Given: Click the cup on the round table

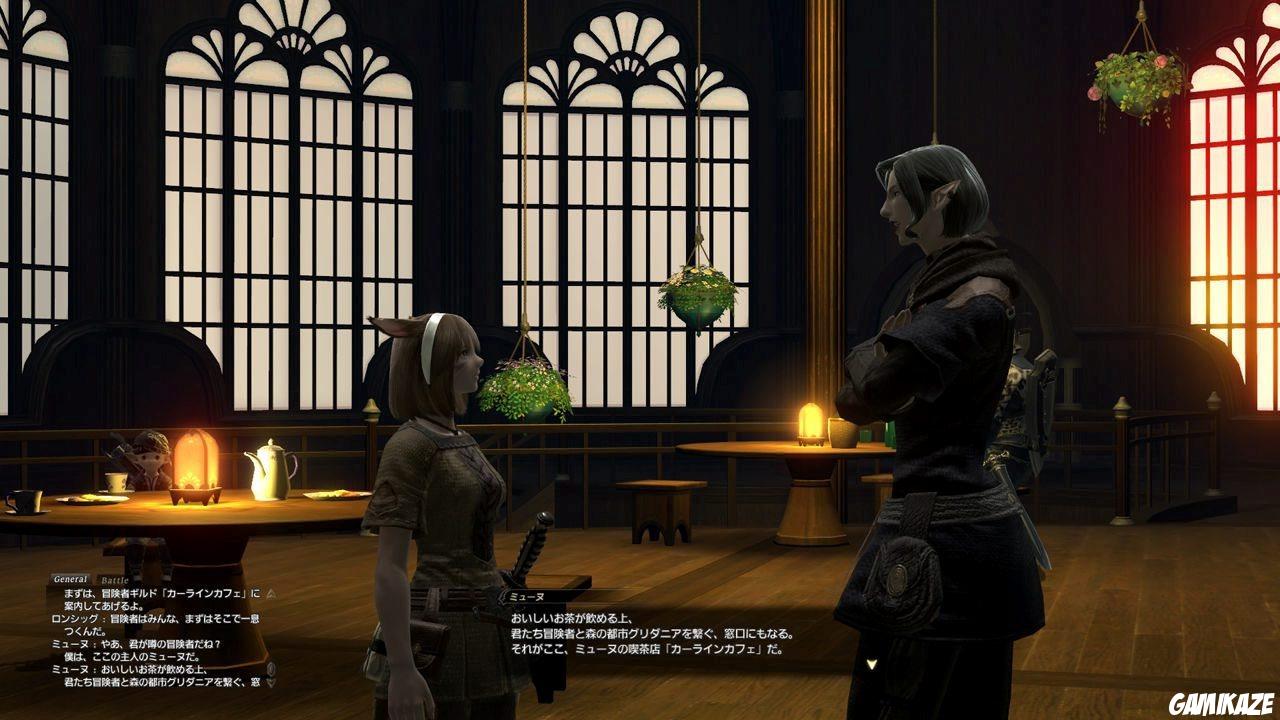Looking at the screenshot, I should [x=843, y=432].
